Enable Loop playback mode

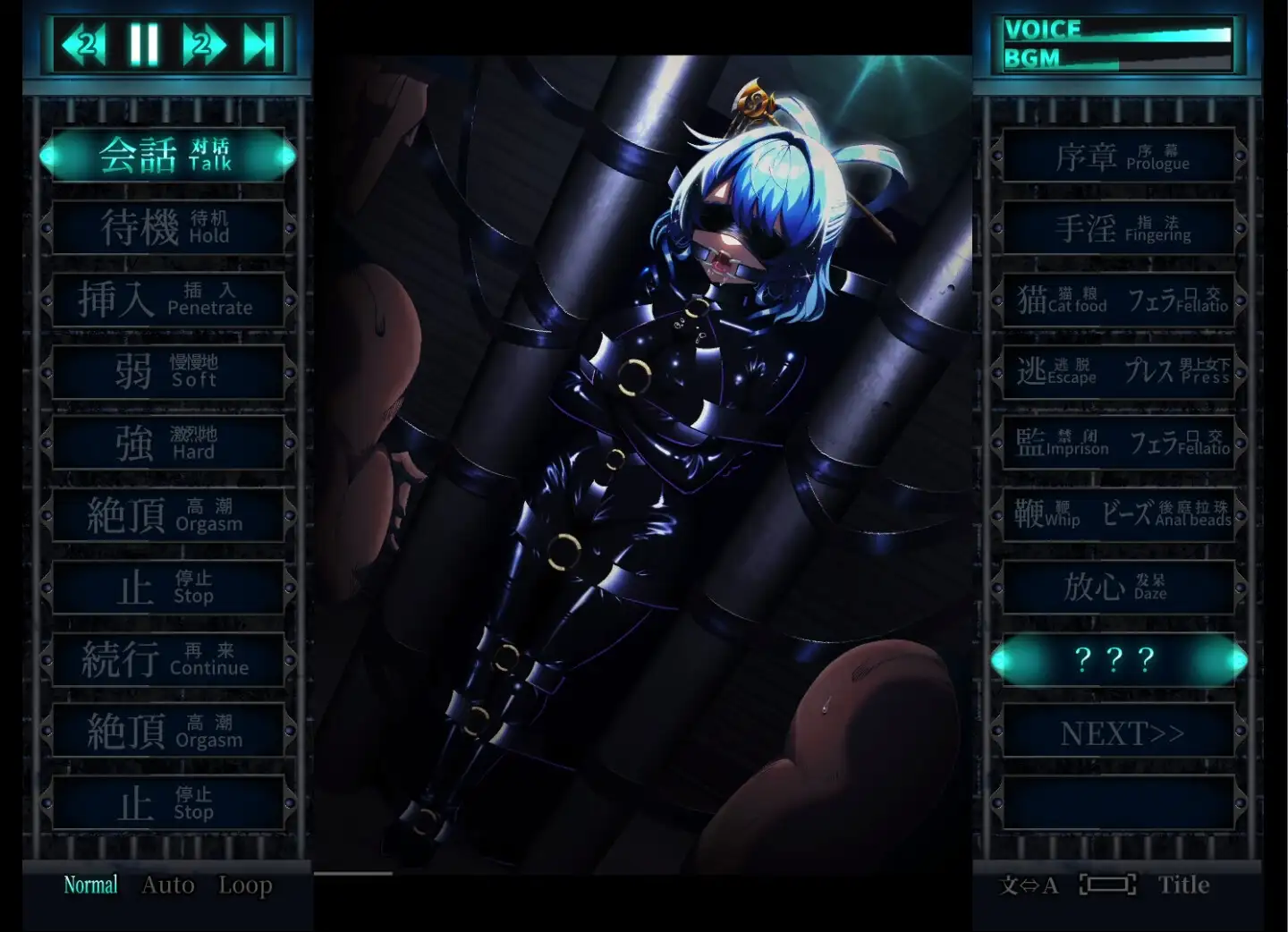coord(245,885)
